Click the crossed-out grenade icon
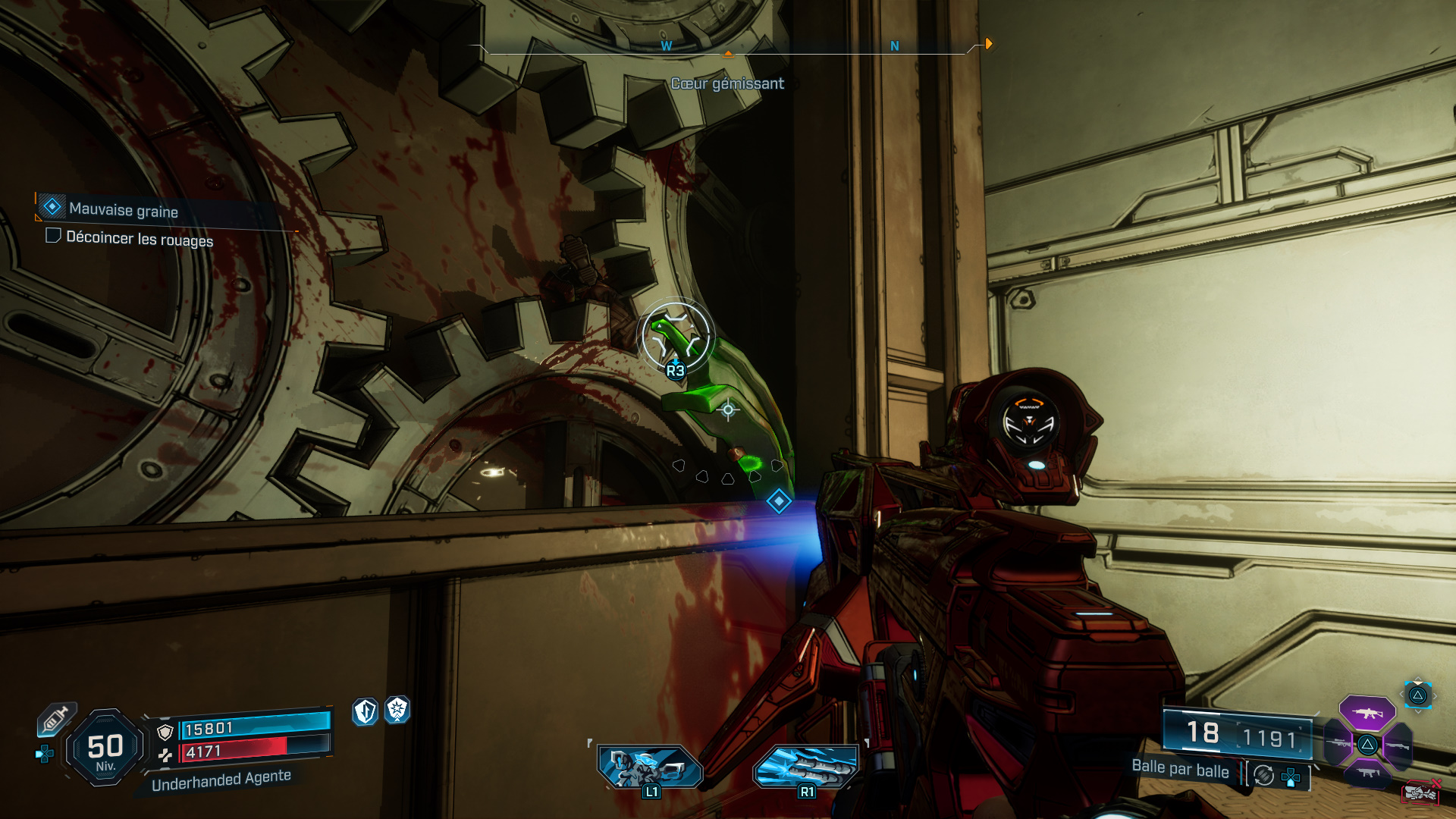Viewport: 1456px width, 819px height. pyautogui.click(x=1422, y=792)
